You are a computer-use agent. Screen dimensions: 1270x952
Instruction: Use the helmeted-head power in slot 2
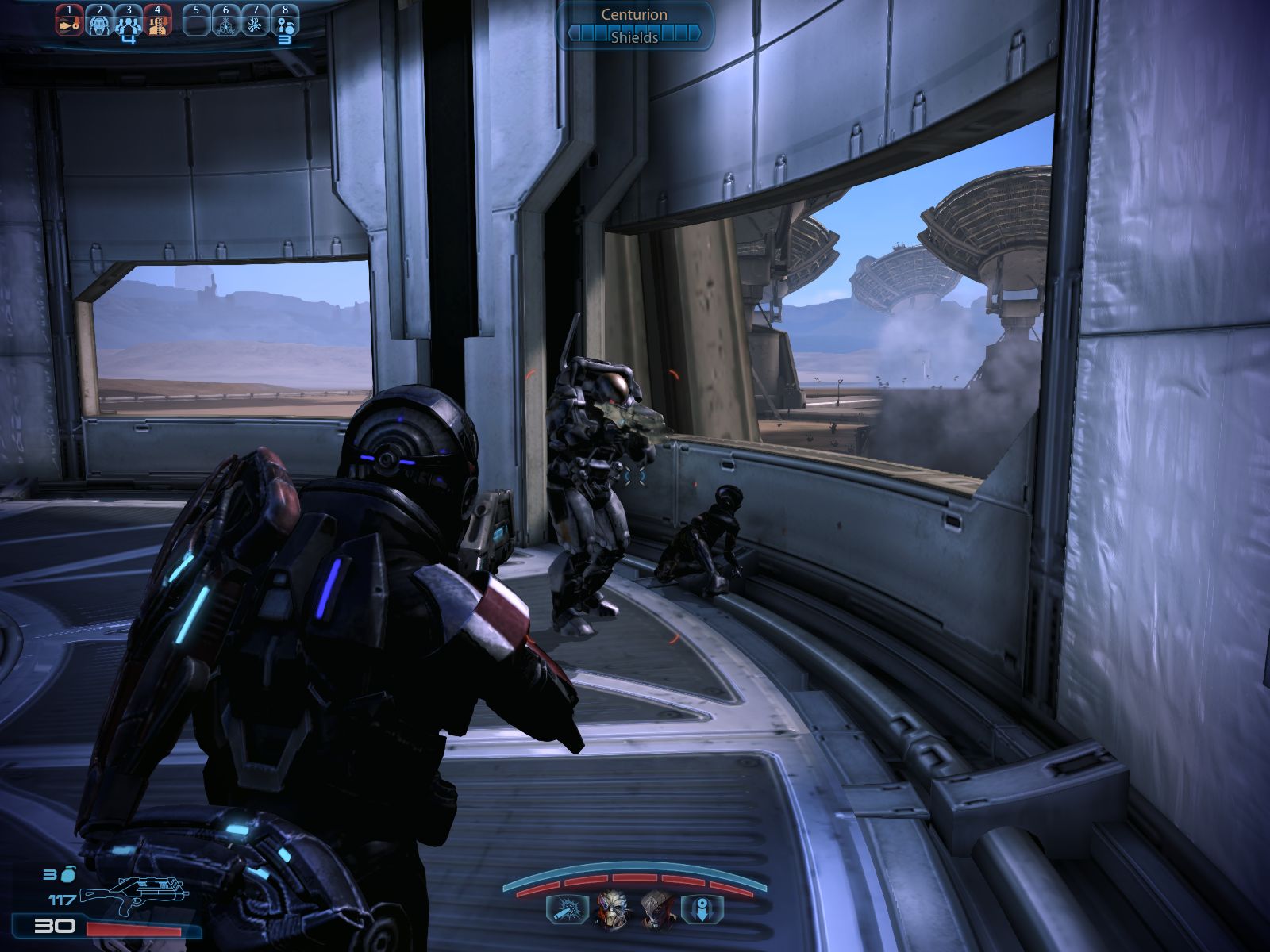pos(99,21)
